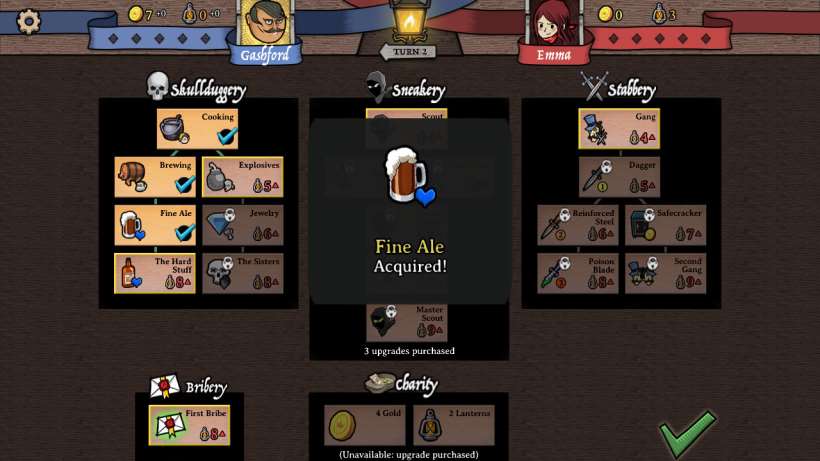Click Gashford's player portrait
The width and height of the screenshot is (820, 461).
click(x=265, y=24)
